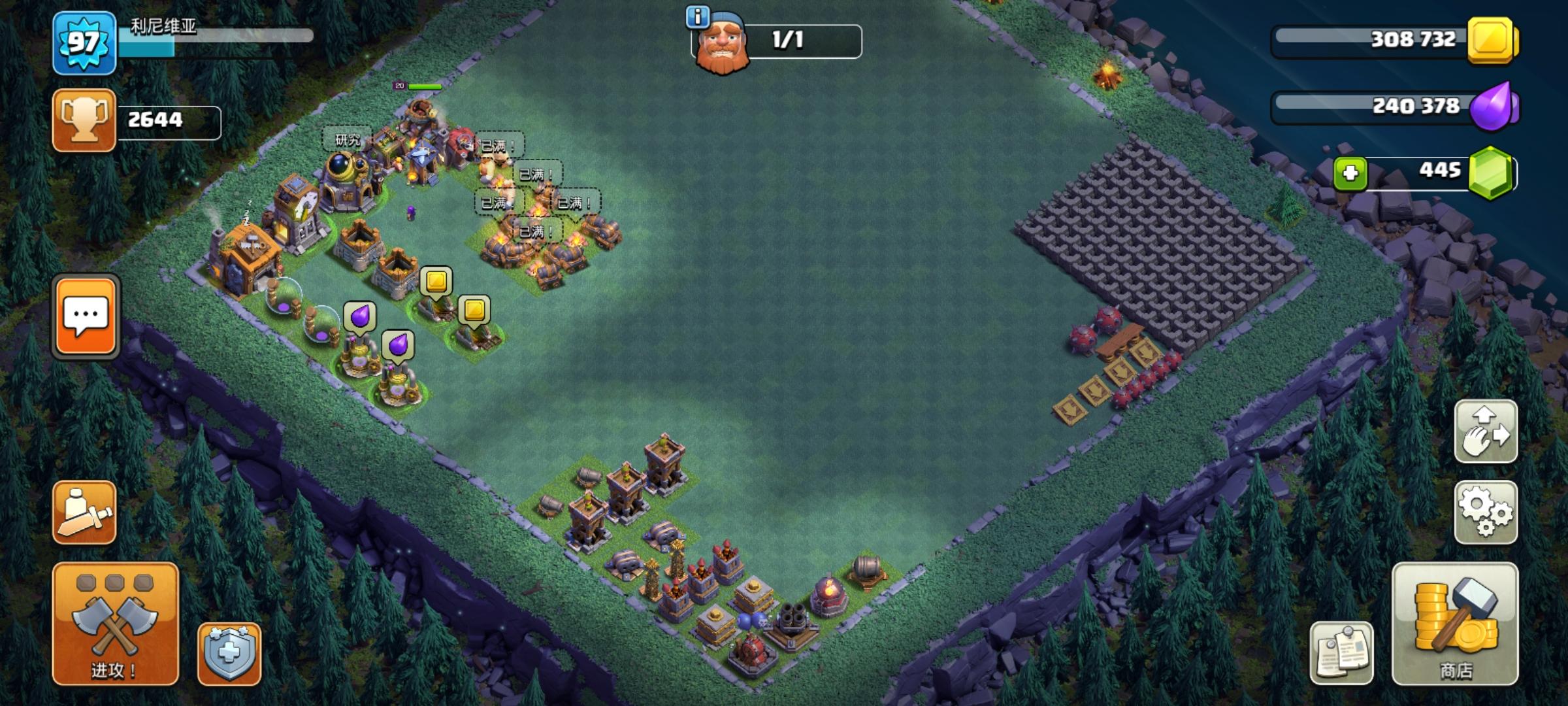This screenshot has height=706, width=1568.
Task: Click the builder info 'i' bubble
Action: click(696, 16)
